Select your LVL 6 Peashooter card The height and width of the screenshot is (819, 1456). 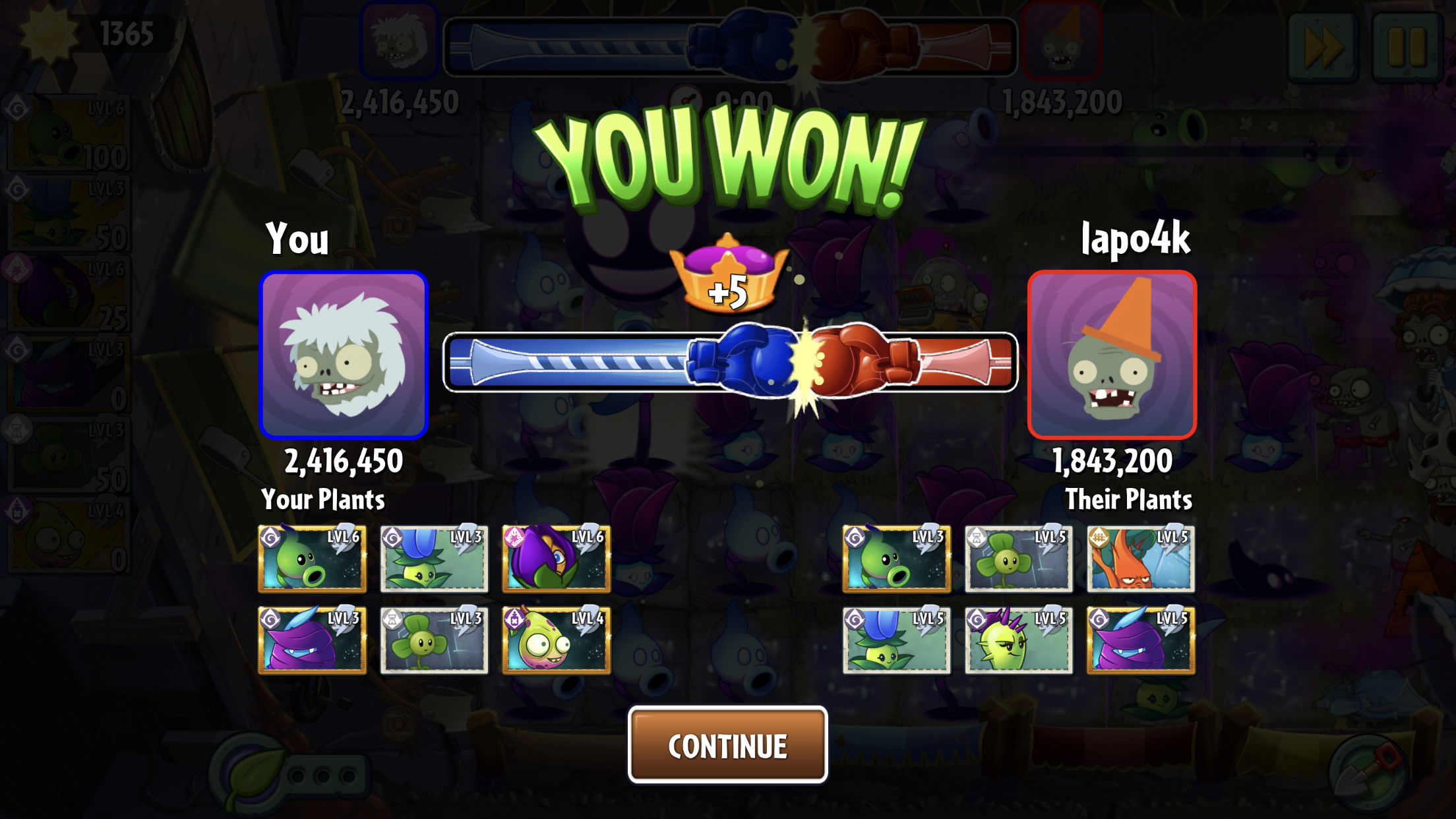(312, 559)
